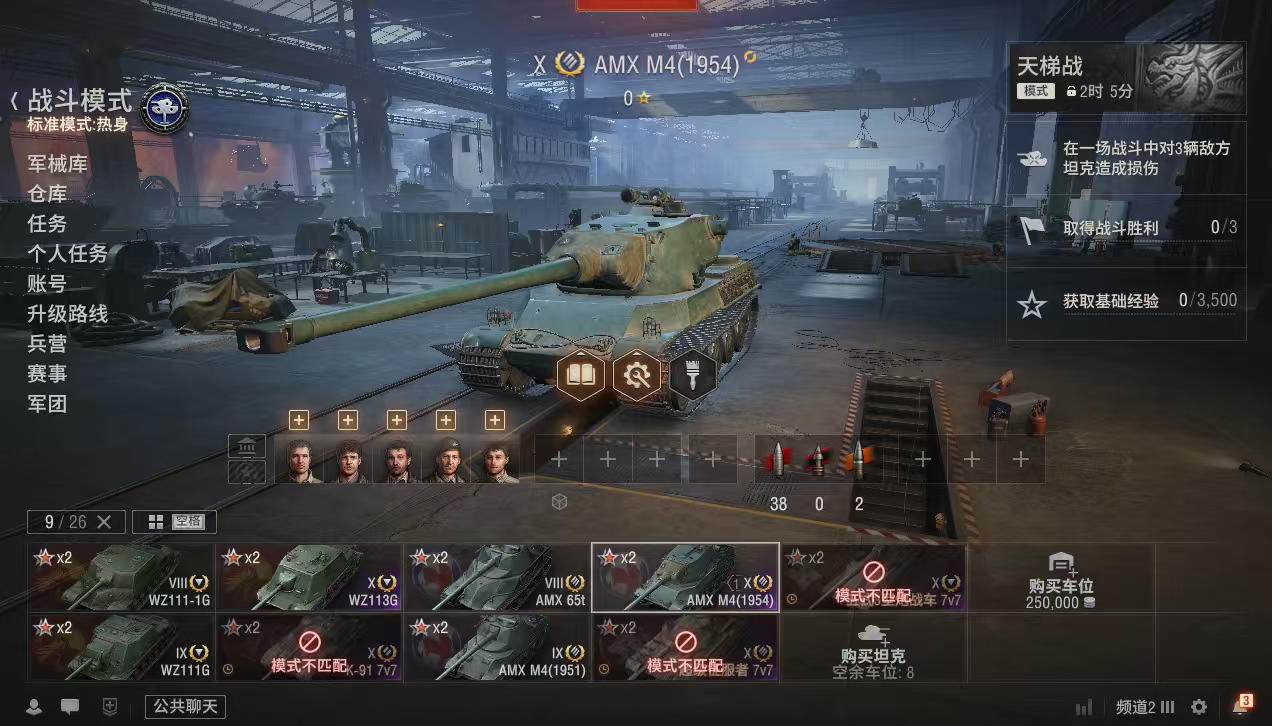The width and height of the screenshot is (1272, 726).
Task: Go to the 仓库 storage menu
Action: click(47, 194)
